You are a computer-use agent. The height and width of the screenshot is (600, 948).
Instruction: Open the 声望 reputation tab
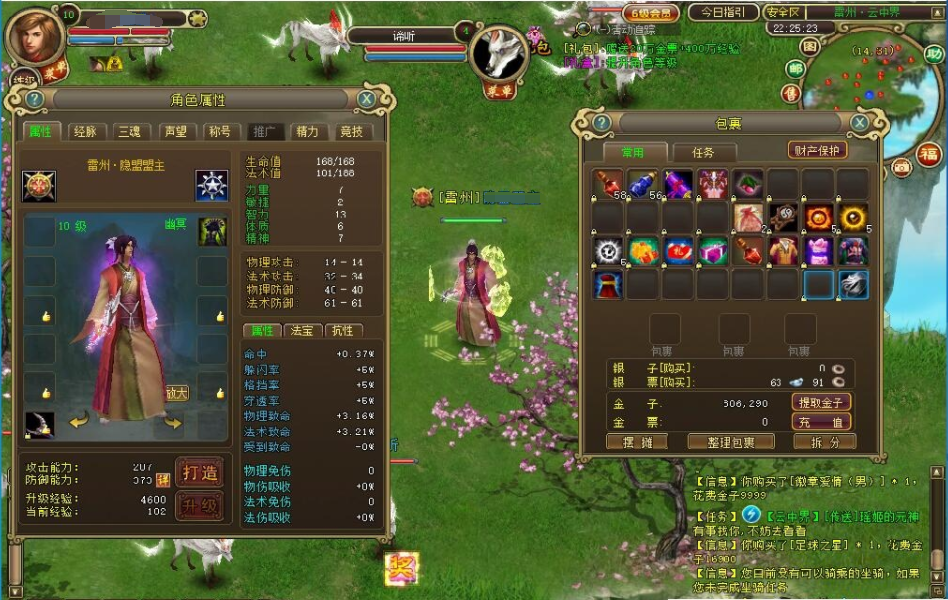pos(174,131)
